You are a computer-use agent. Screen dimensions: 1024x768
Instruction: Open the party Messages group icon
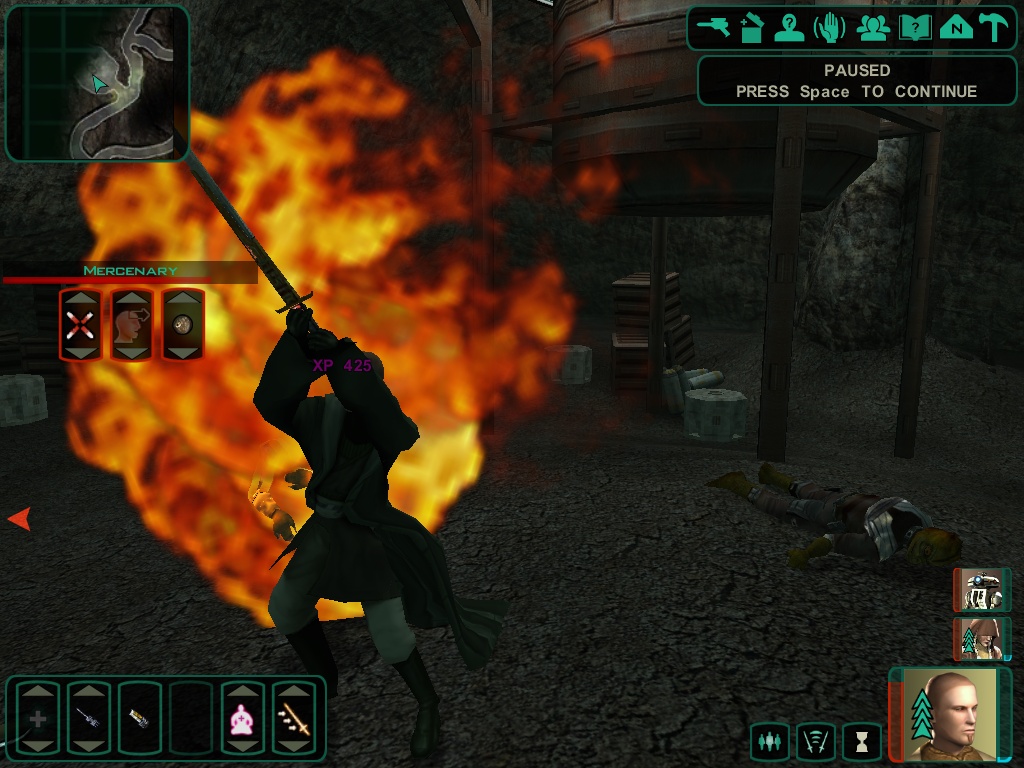[x=873, y=28]
